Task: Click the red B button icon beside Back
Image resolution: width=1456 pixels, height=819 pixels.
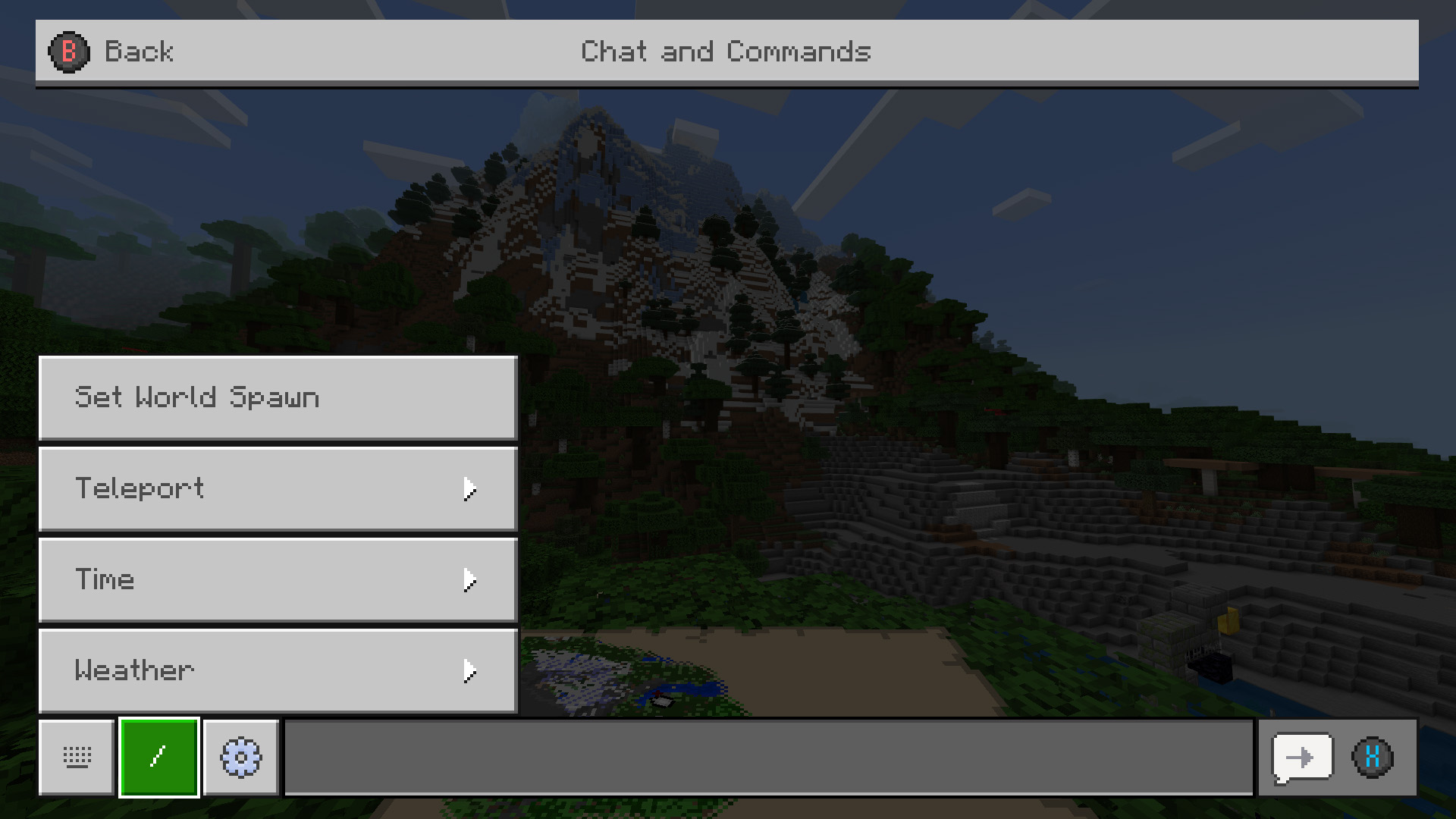Action: 67,52
